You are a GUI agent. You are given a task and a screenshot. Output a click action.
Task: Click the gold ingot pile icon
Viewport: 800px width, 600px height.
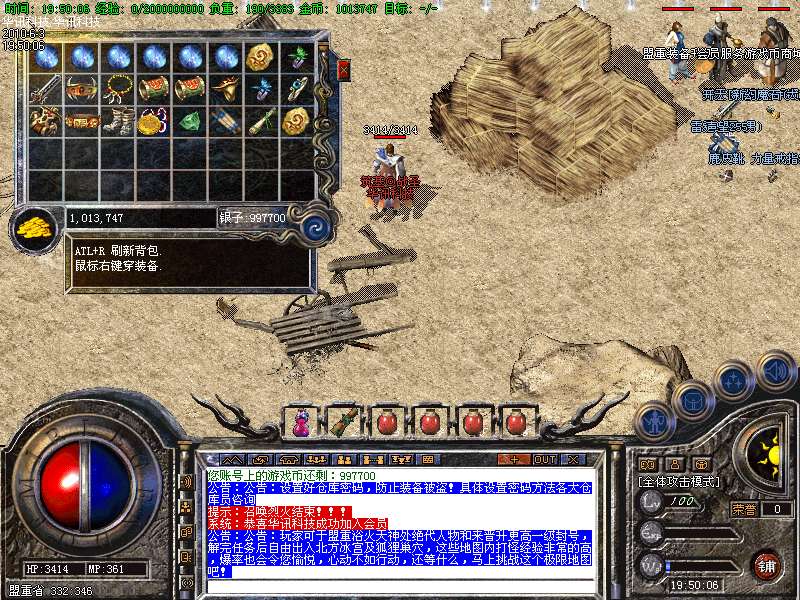pyautogui.click(x=36, y=226)
